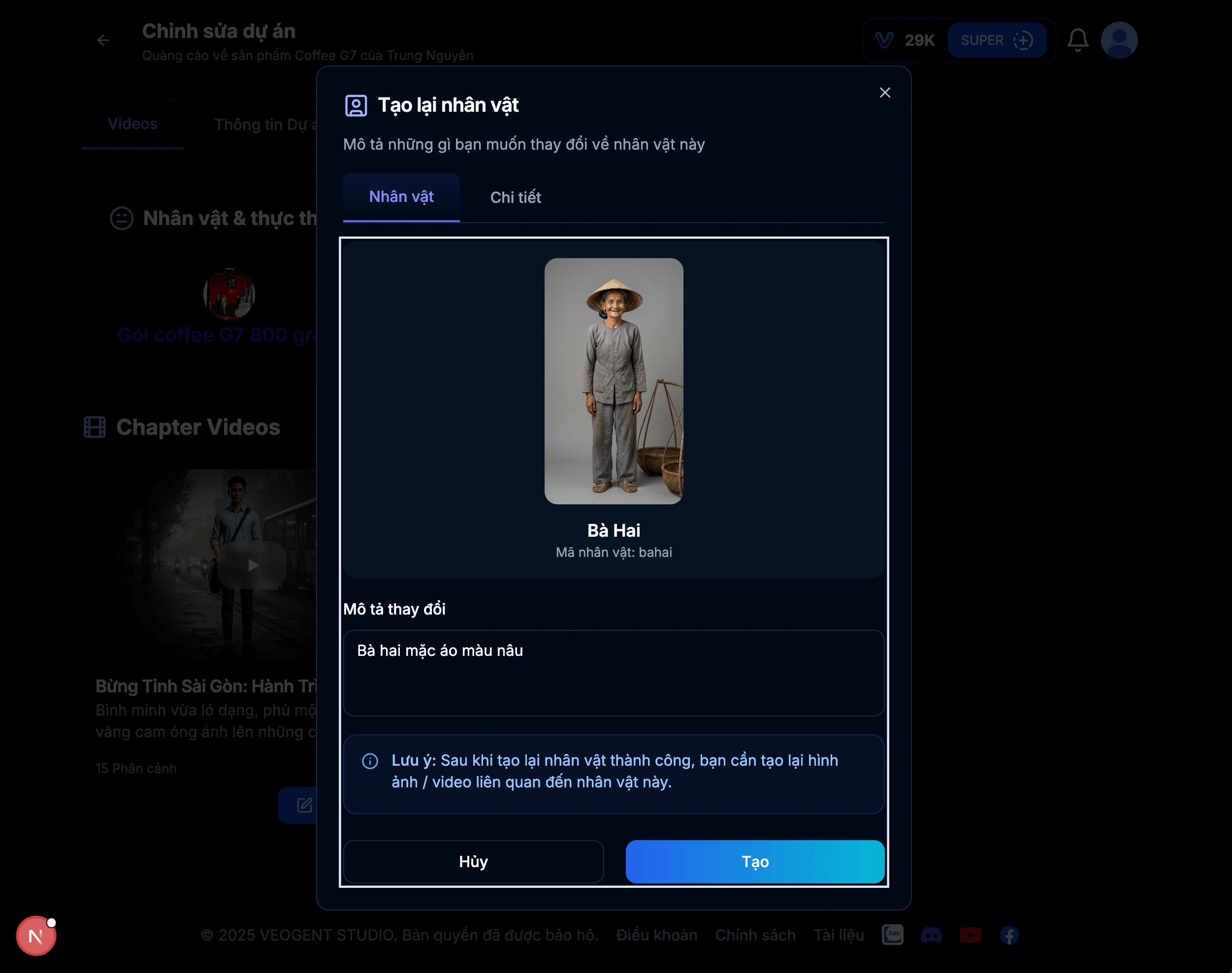Open the Chính sách footer link
Image resolution: width=1232 pixels, height=973 pixels.
(755, 934)
